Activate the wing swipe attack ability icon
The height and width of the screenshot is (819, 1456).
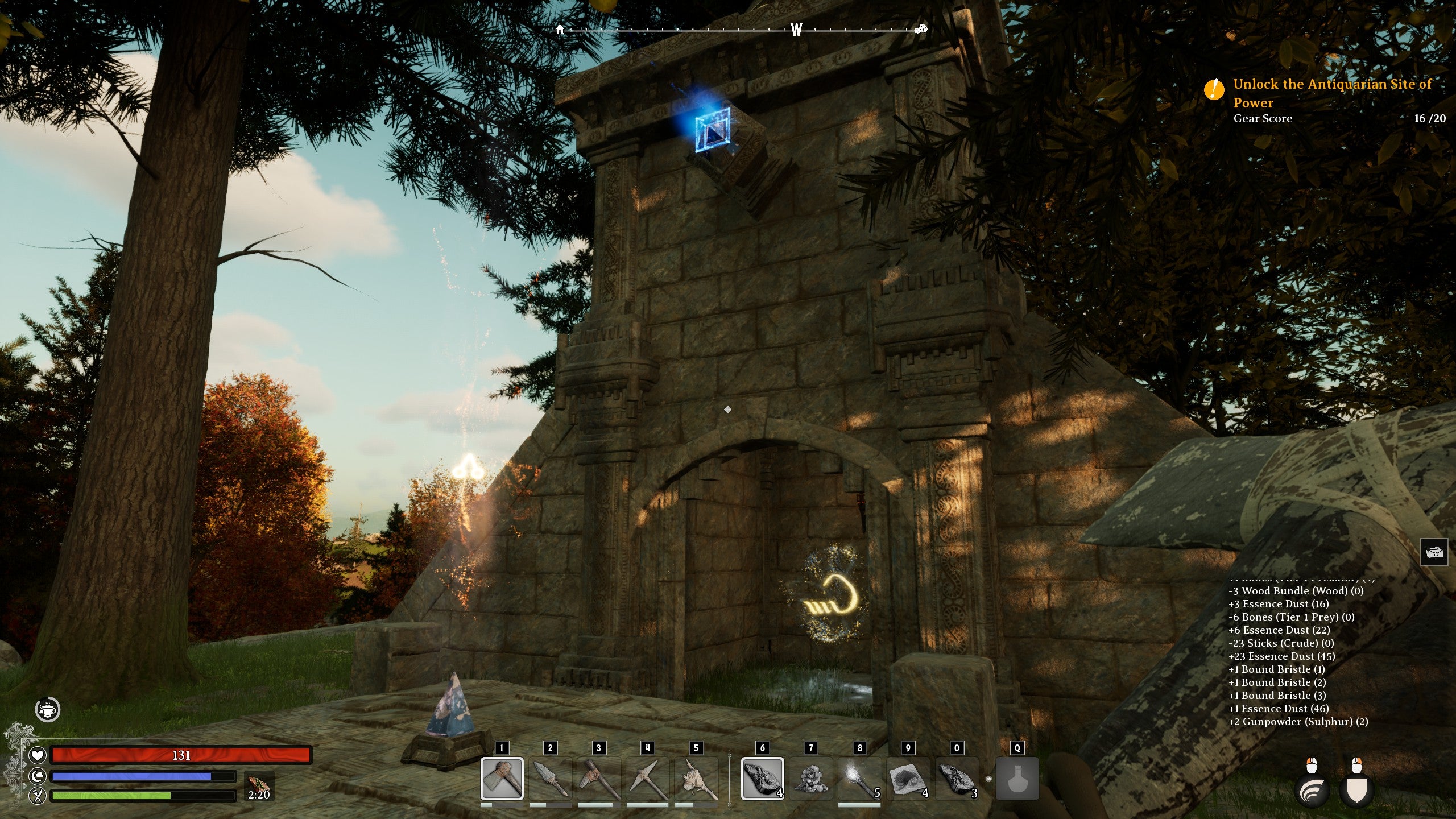coord(1312,791)
